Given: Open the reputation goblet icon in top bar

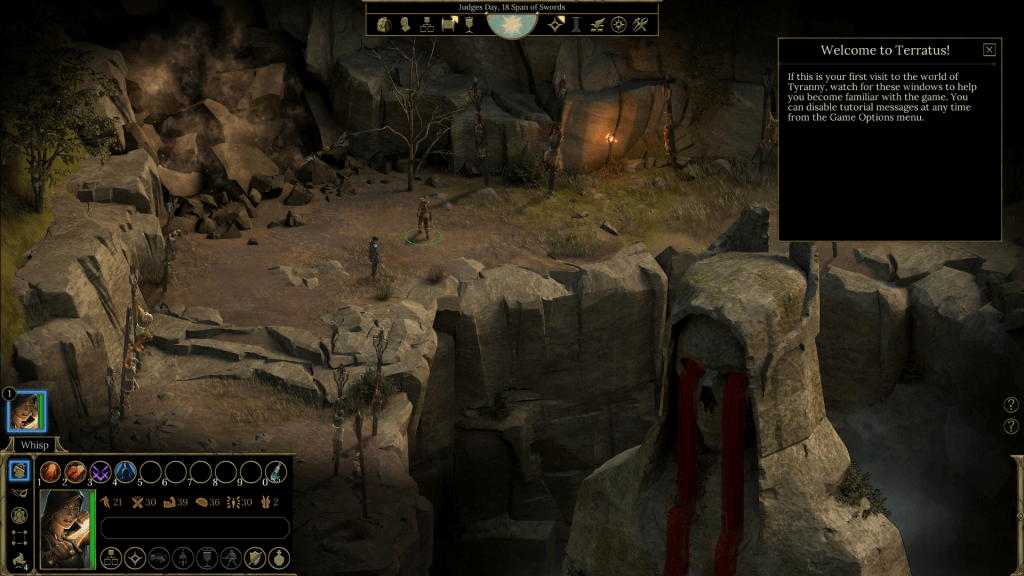Looking at the screenshot, I should point(468,24).
